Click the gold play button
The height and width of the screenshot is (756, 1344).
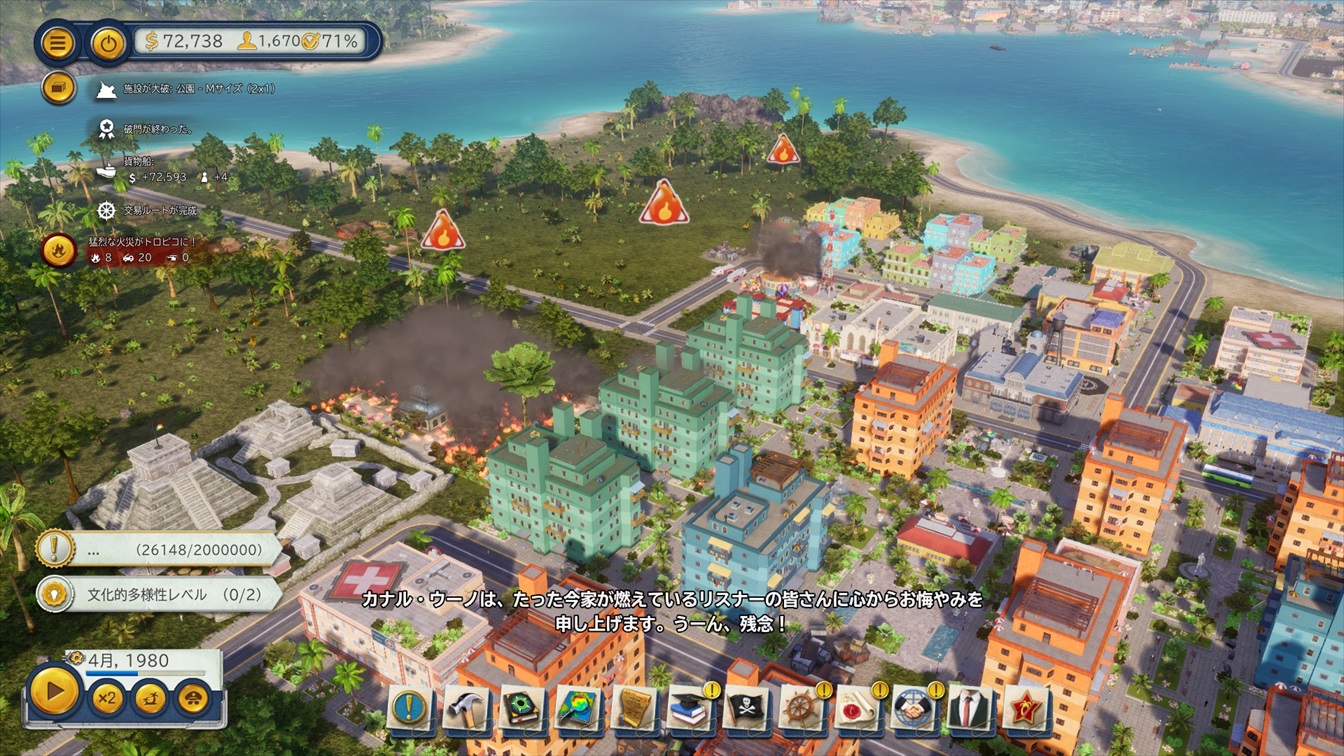click(54, 692)
